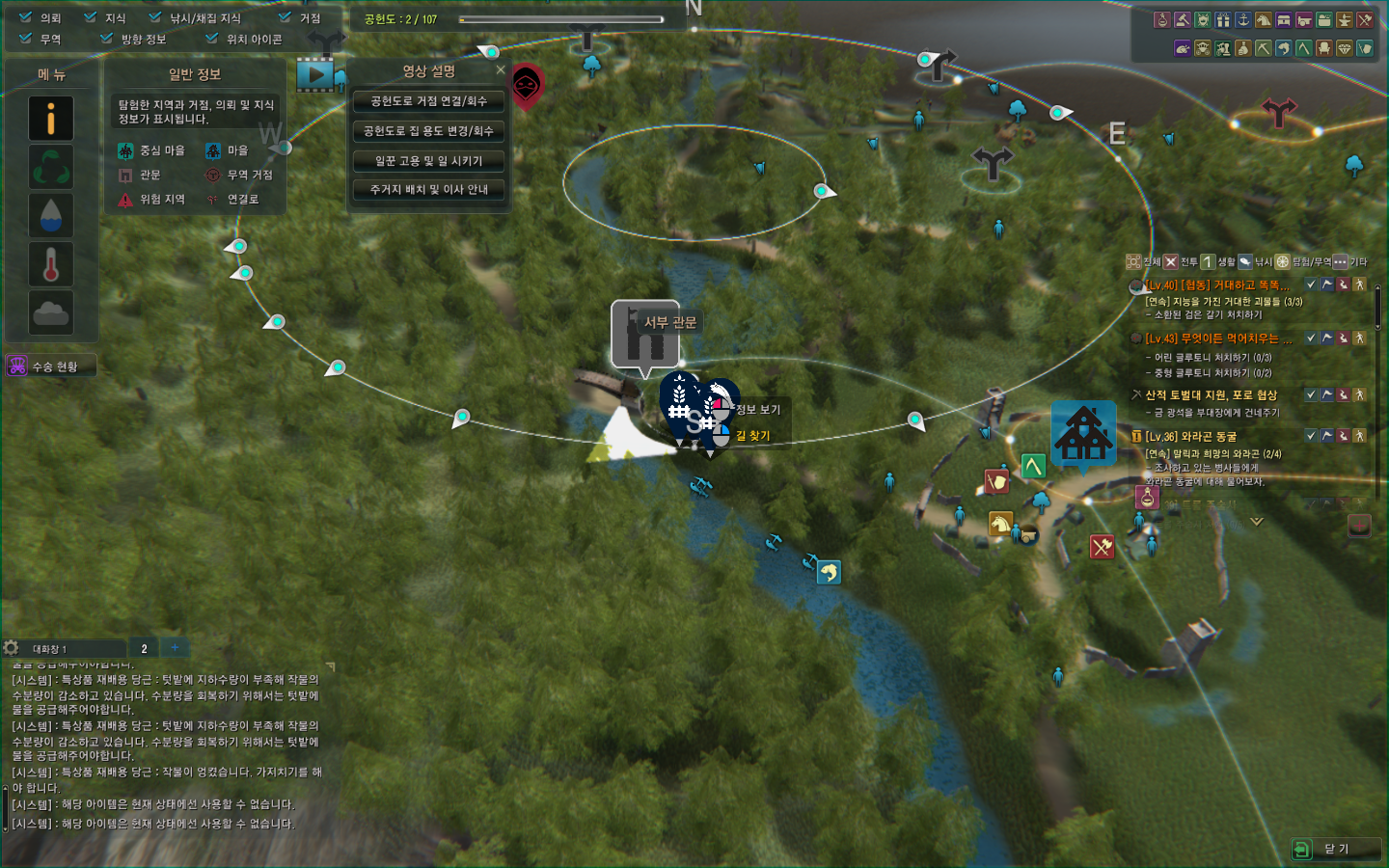Select the cloud map view icon
1389x868 pixels.
pos(51,312)
